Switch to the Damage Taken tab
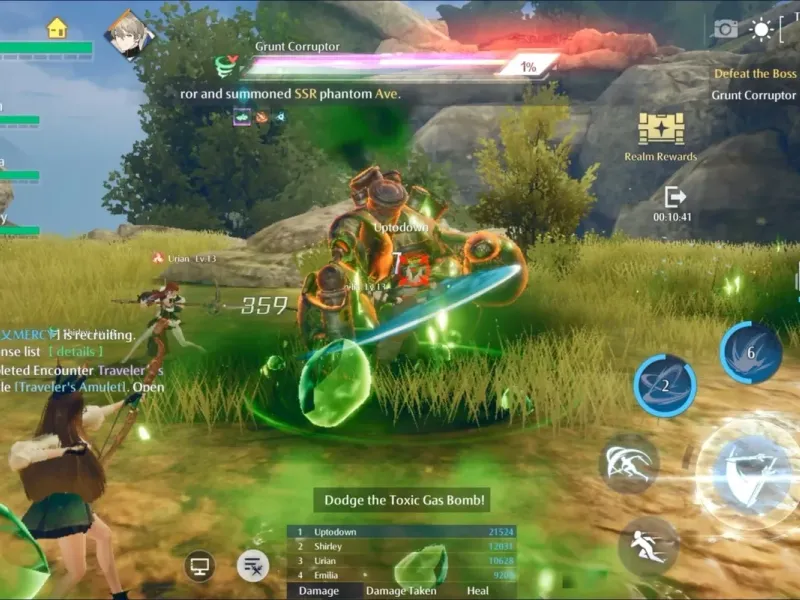 (401, 591)
